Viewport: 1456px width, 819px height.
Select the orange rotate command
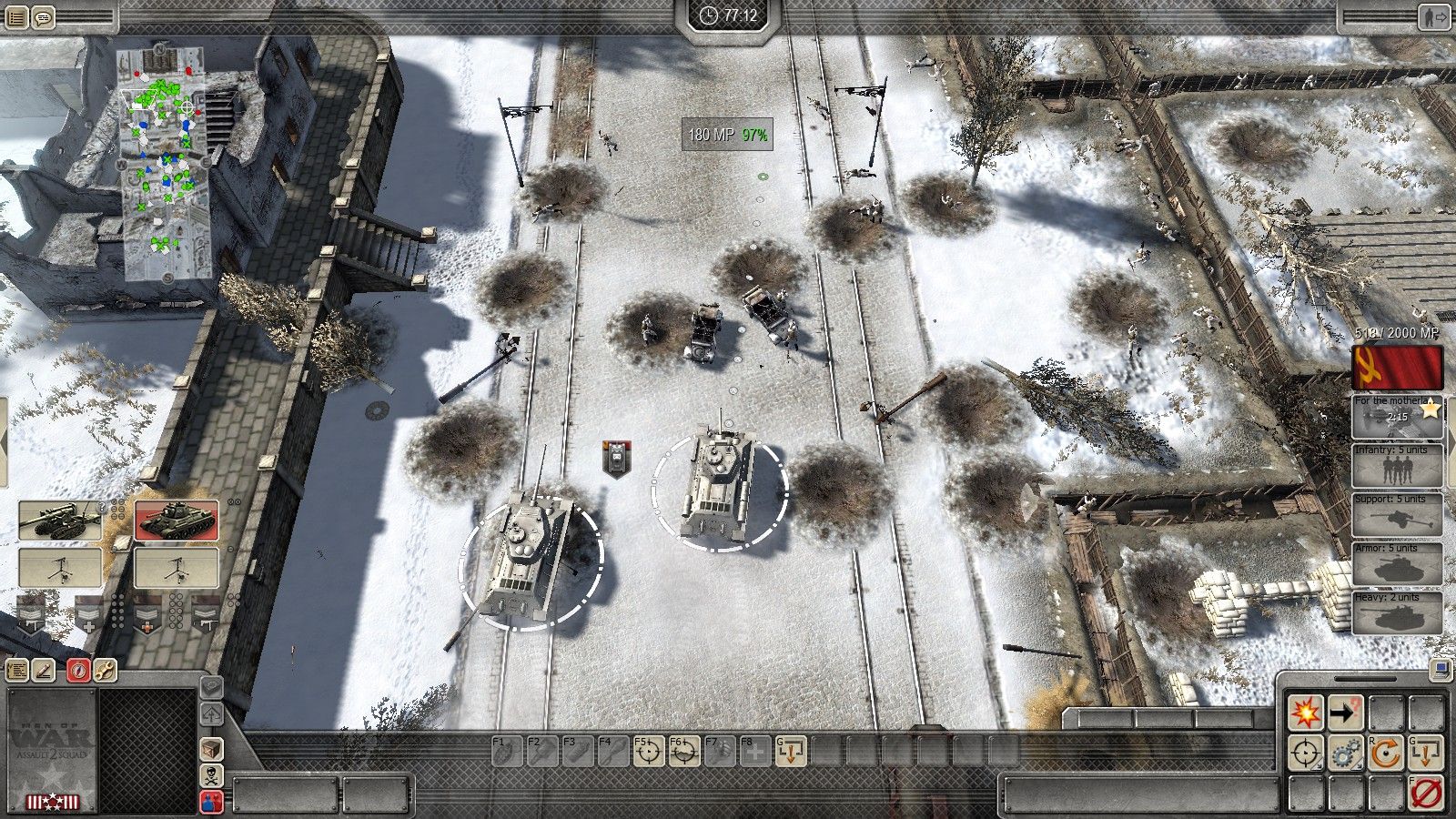(1385, 753)
